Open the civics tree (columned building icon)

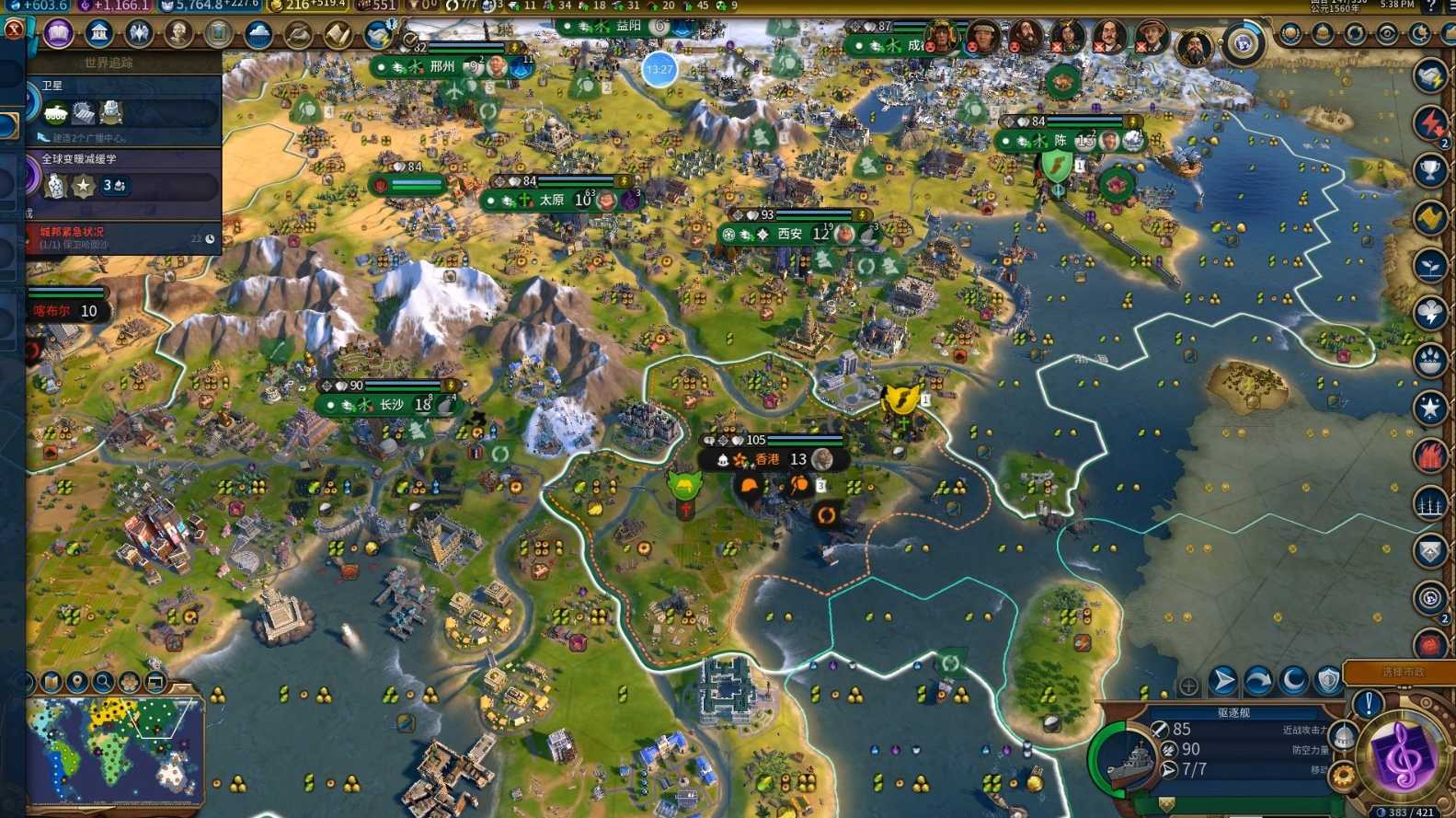tap(98, 35)
